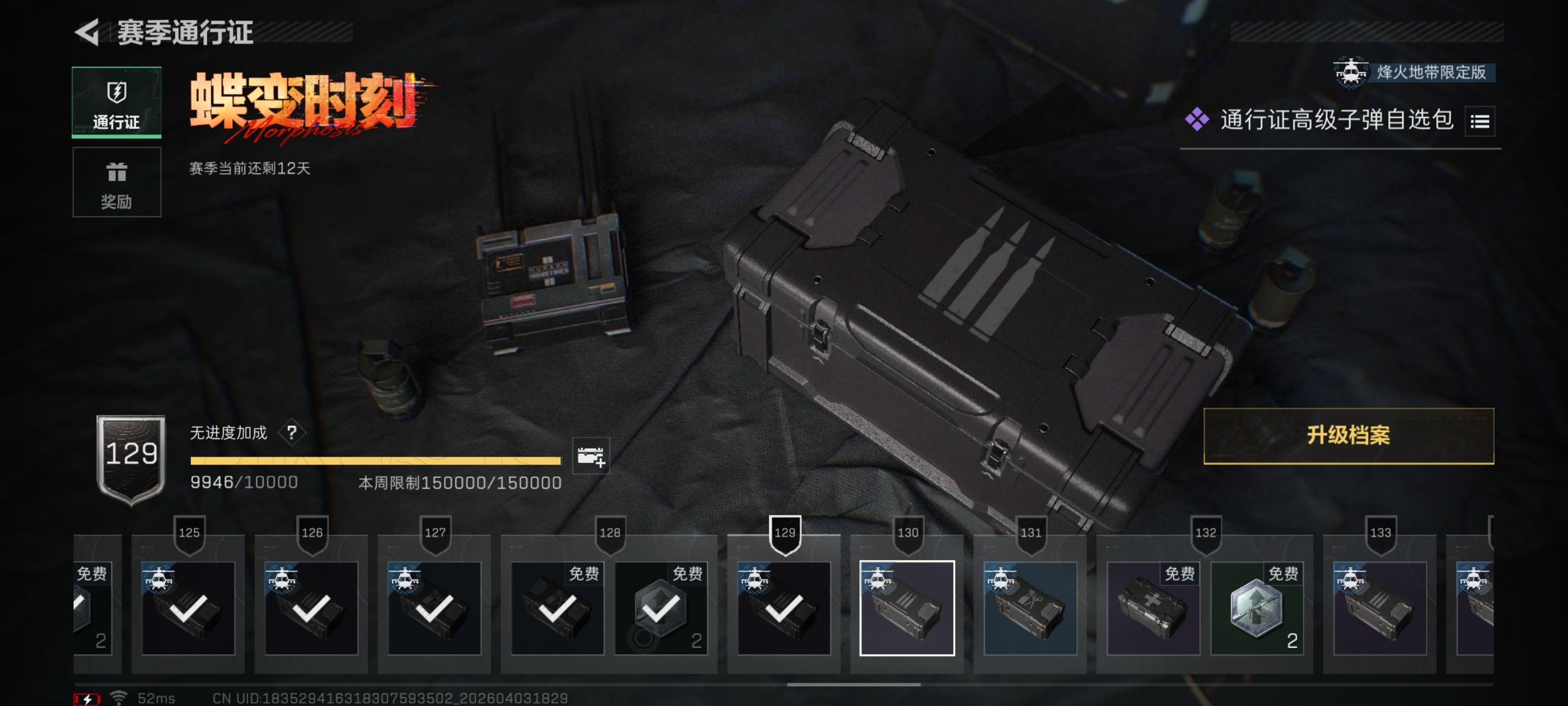Tap the ticket plus icon beside progress bar
The height and width of the screenshot is (706, 1568).
tap(590, 456)
